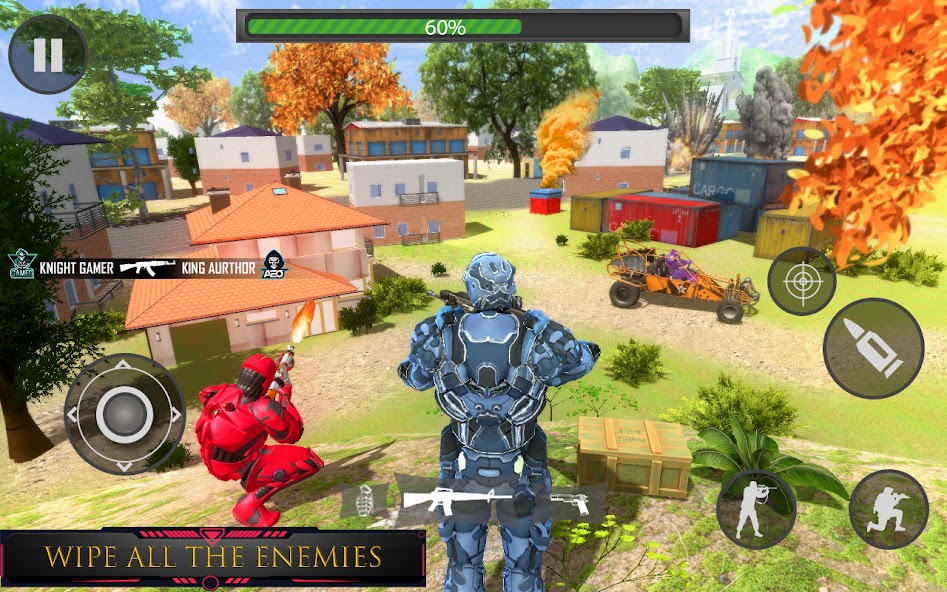Pause the game
Image resolution: width=947 pixels, height=592 pixels.
point(47,55)
